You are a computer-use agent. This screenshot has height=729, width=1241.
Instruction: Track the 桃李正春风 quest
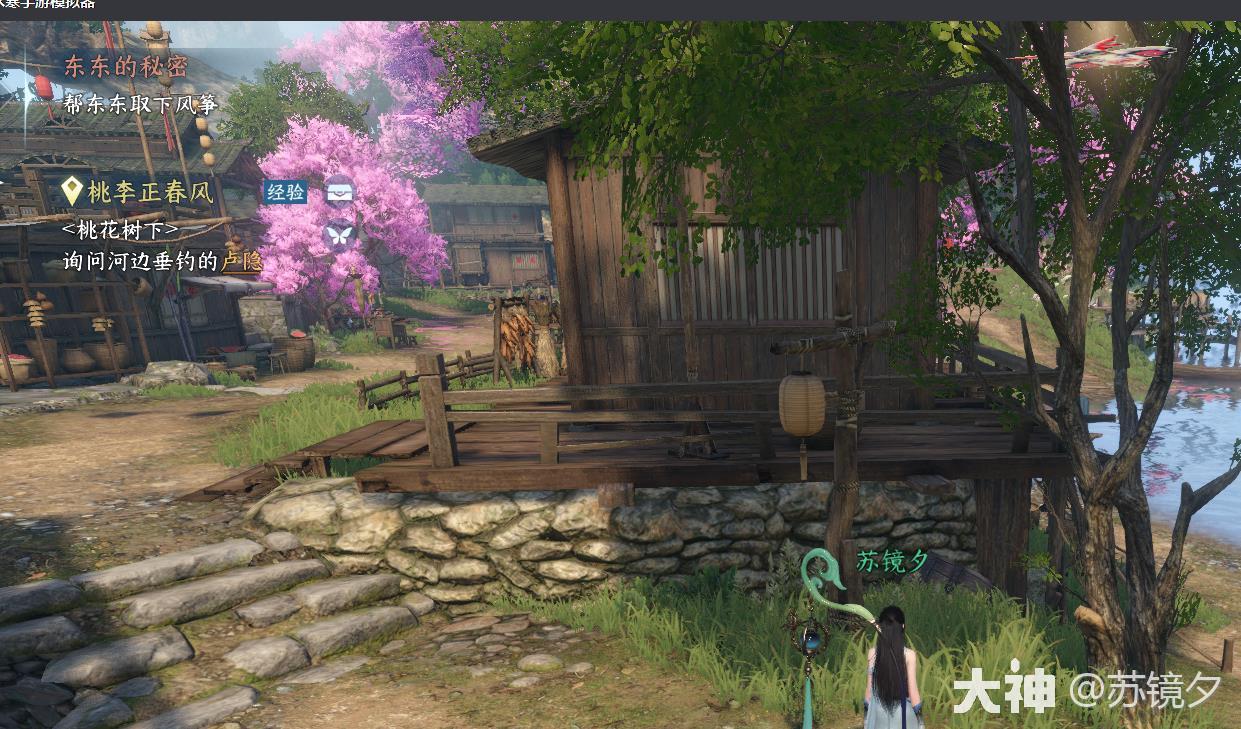(x=150, y=192)
